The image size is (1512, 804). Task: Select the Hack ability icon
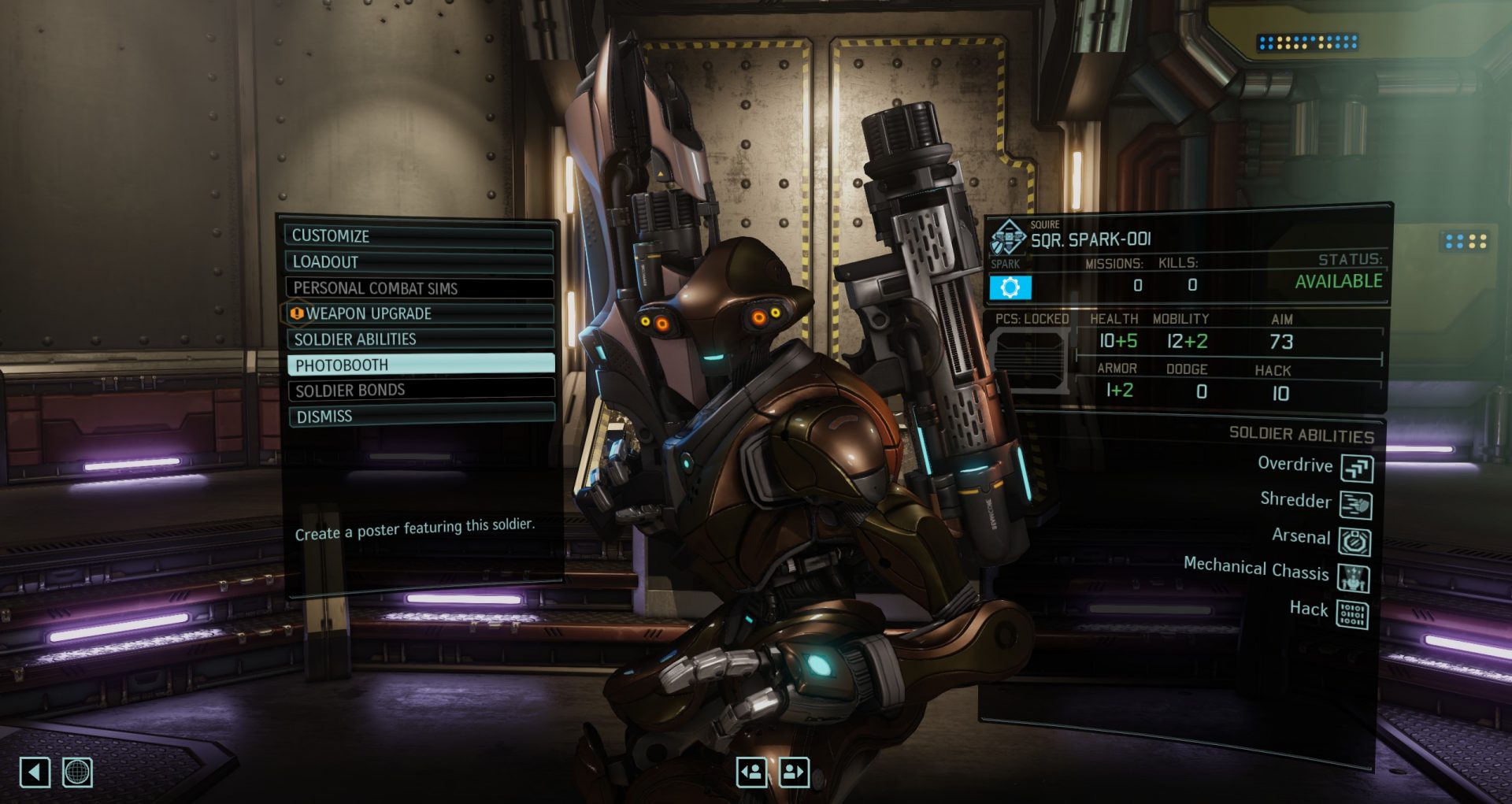coord(1352,614)
